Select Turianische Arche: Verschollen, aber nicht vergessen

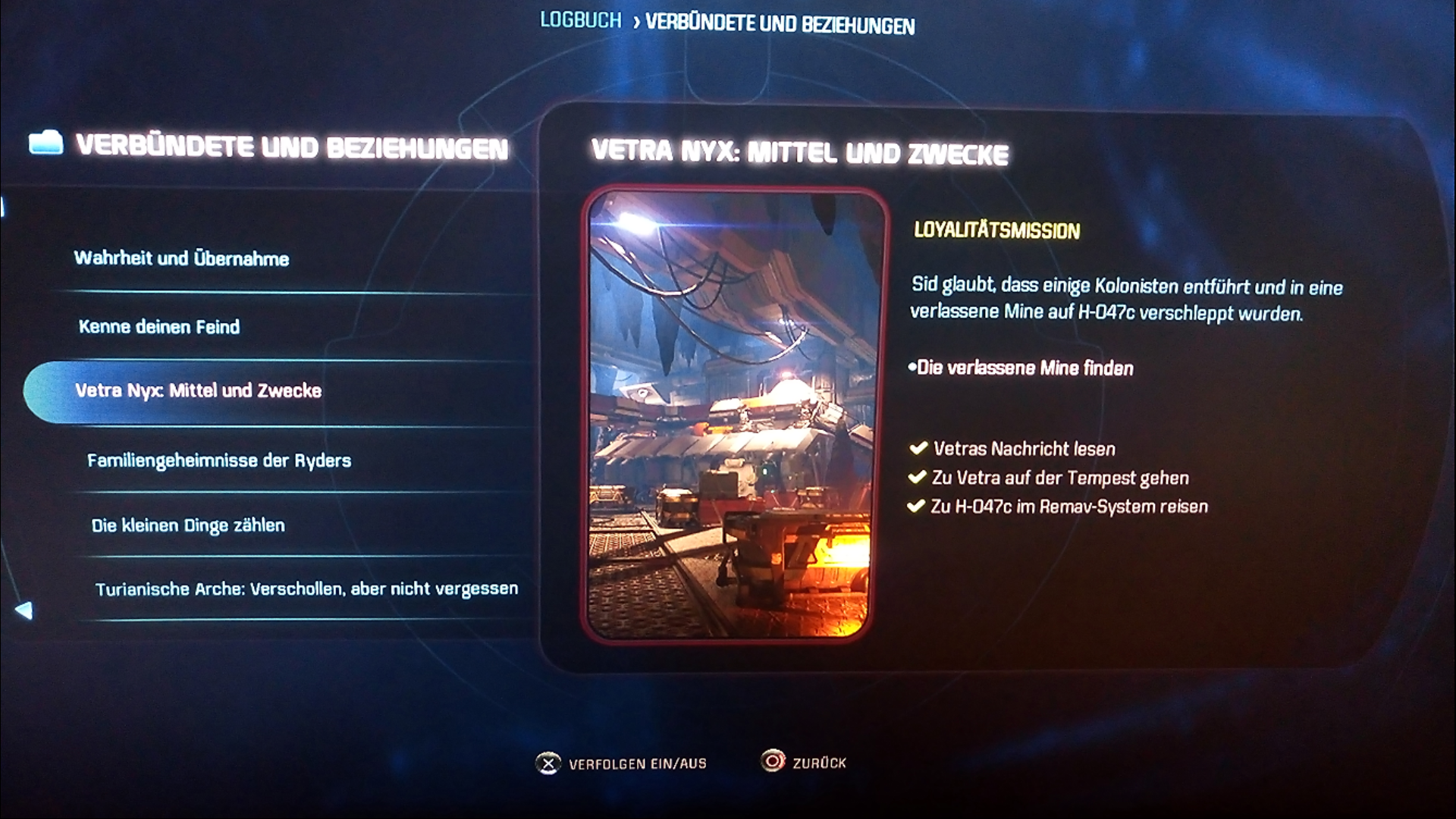tap(306, 589)
